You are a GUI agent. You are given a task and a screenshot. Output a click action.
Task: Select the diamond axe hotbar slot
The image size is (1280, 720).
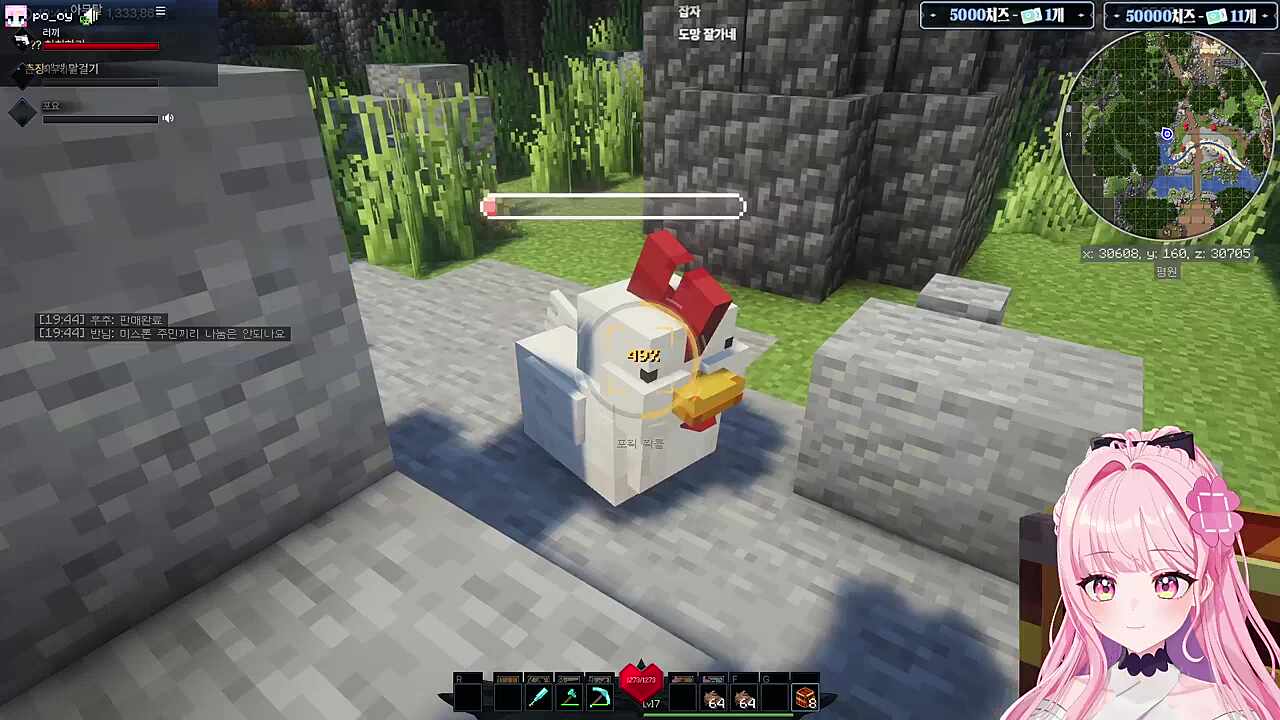click(569, 697)
